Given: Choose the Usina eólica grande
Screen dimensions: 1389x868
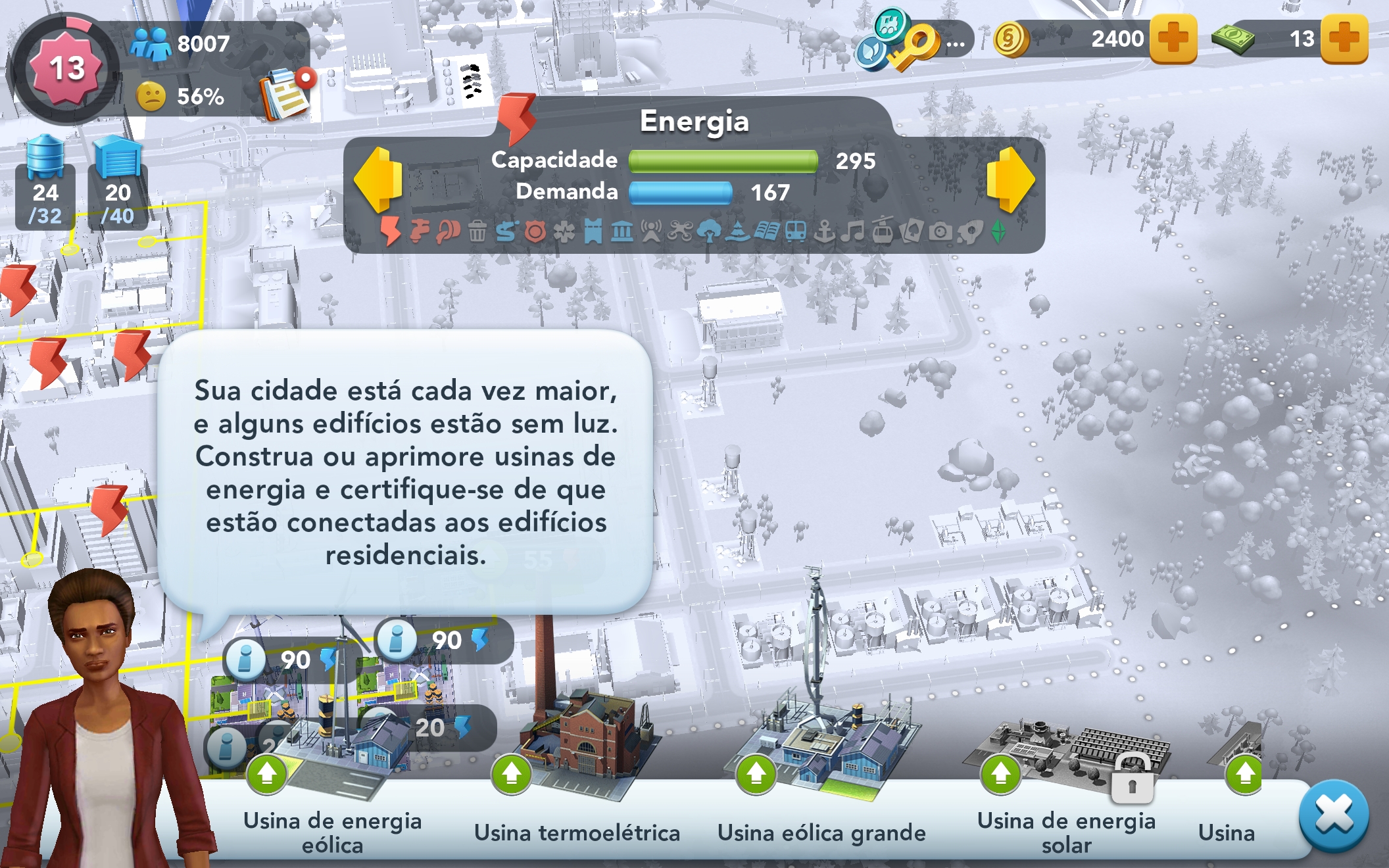Looking at the screenshot, I should [x=821, y=756].
